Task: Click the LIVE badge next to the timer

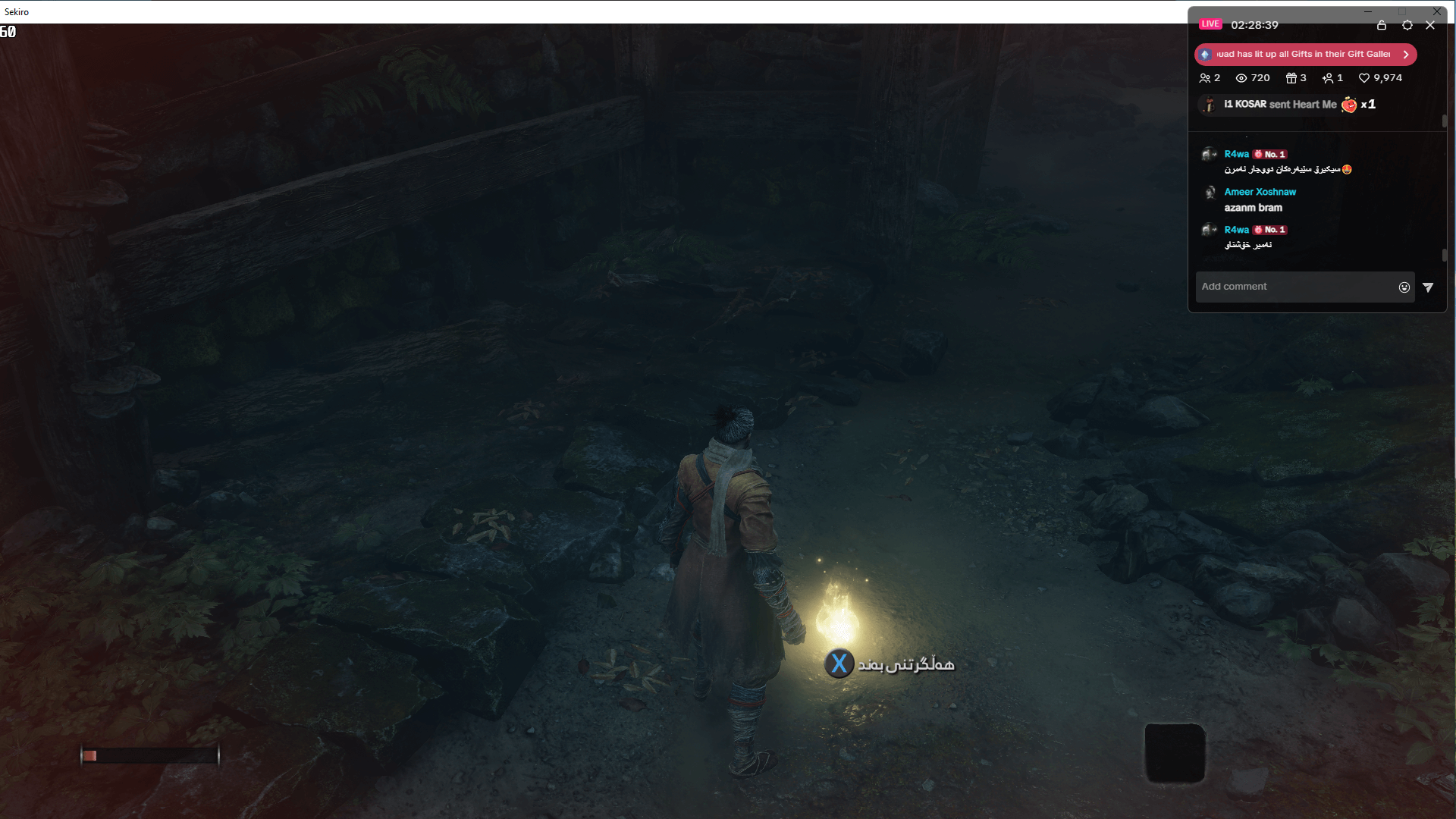Action: (1210, 24)
